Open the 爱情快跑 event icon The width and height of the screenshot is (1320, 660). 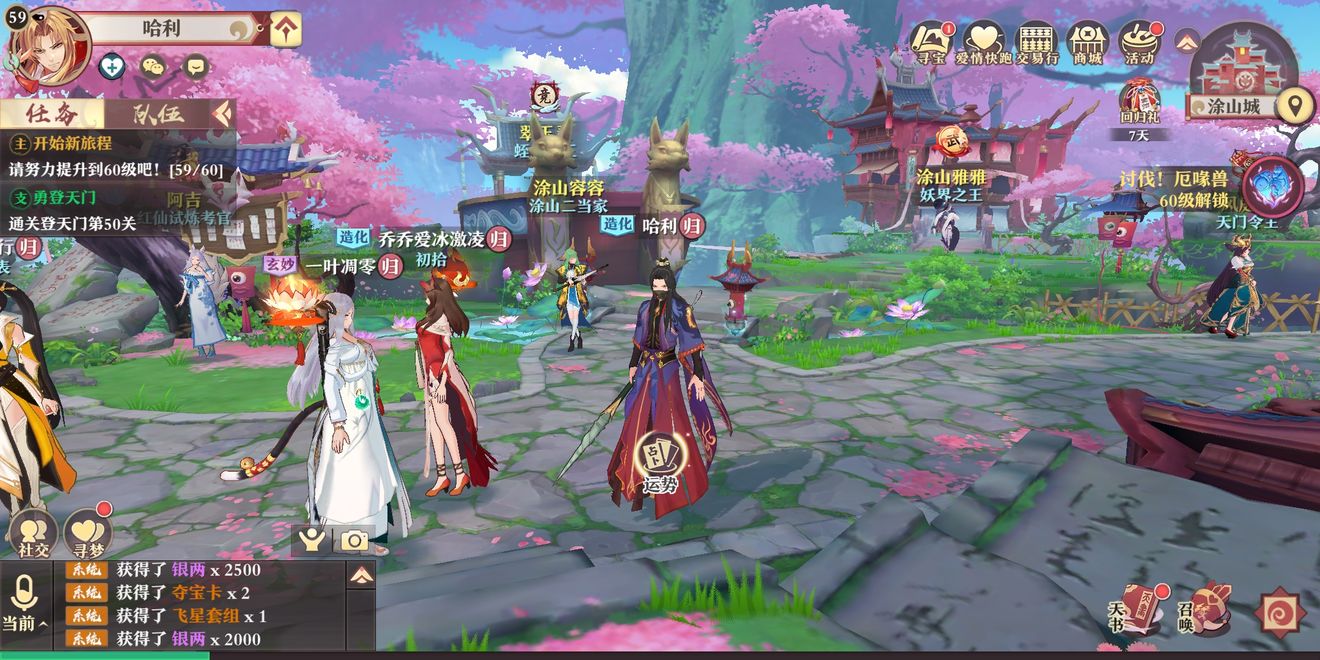985,43
